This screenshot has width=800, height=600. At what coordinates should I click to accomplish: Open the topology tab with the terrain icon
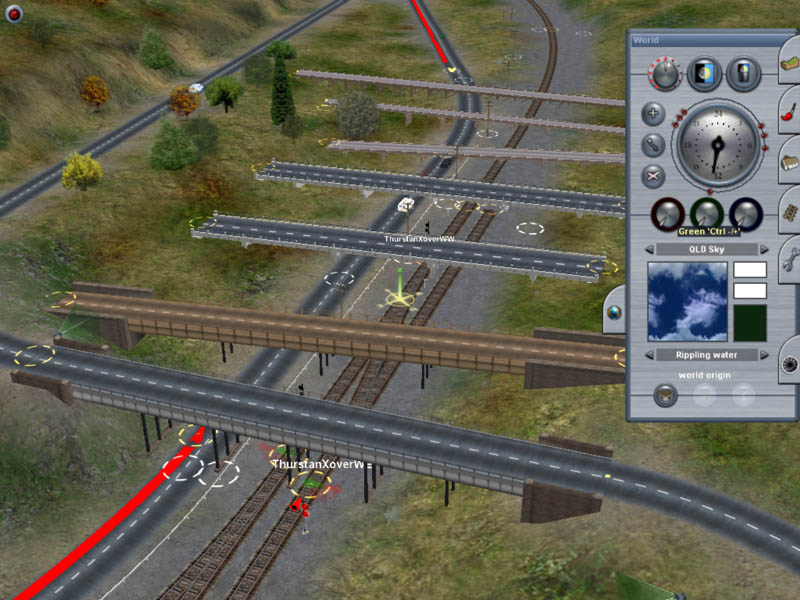pyautogui.click(x=789, y=62)
